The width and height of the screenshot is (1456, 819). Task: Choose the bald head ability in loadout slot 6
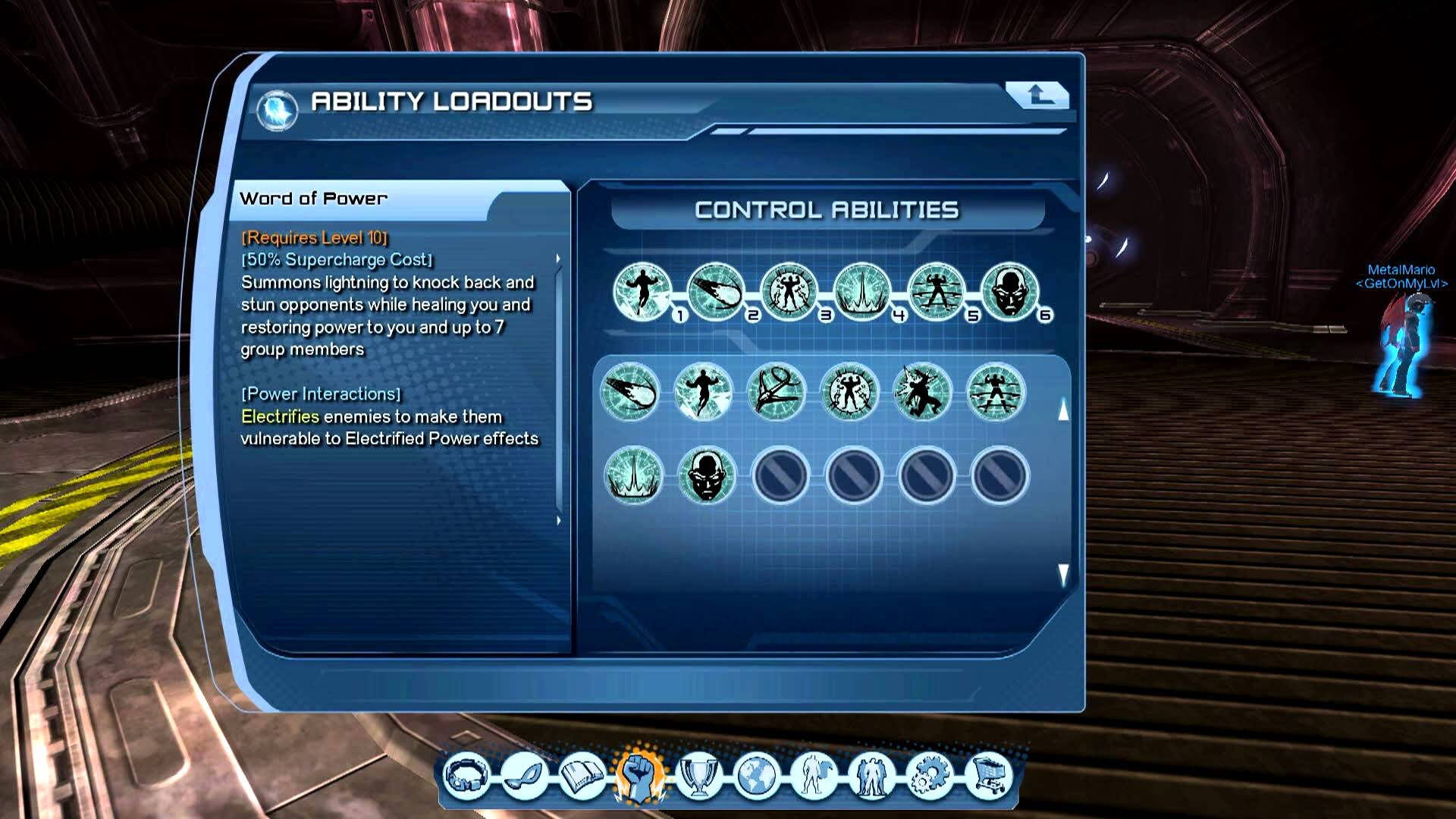[x=1009, y=291]
